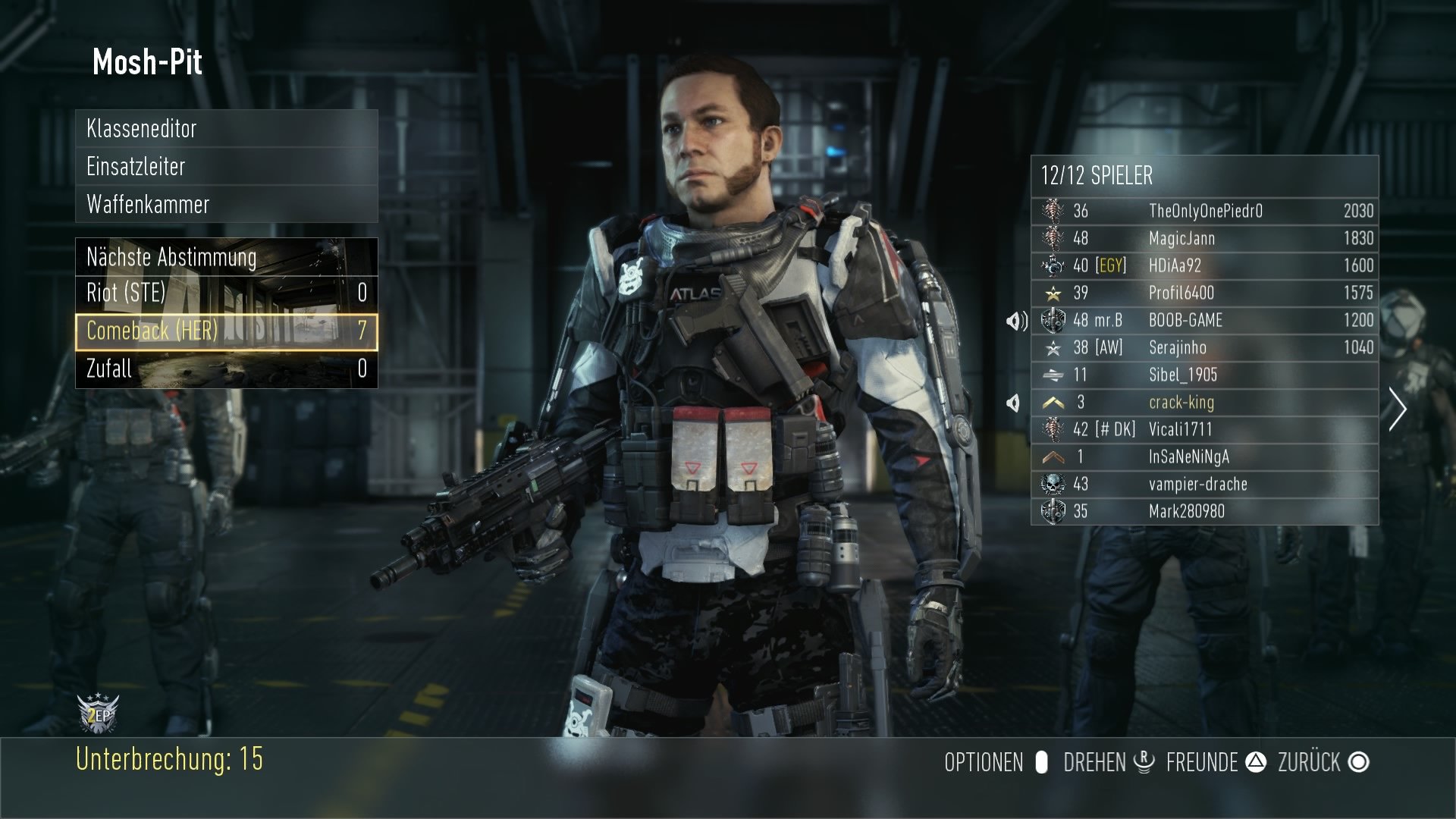The width and height of the screenshot is (1456, 819).
Task: Click MagicJann's spine emblem icon
Action: (1053, 238)
